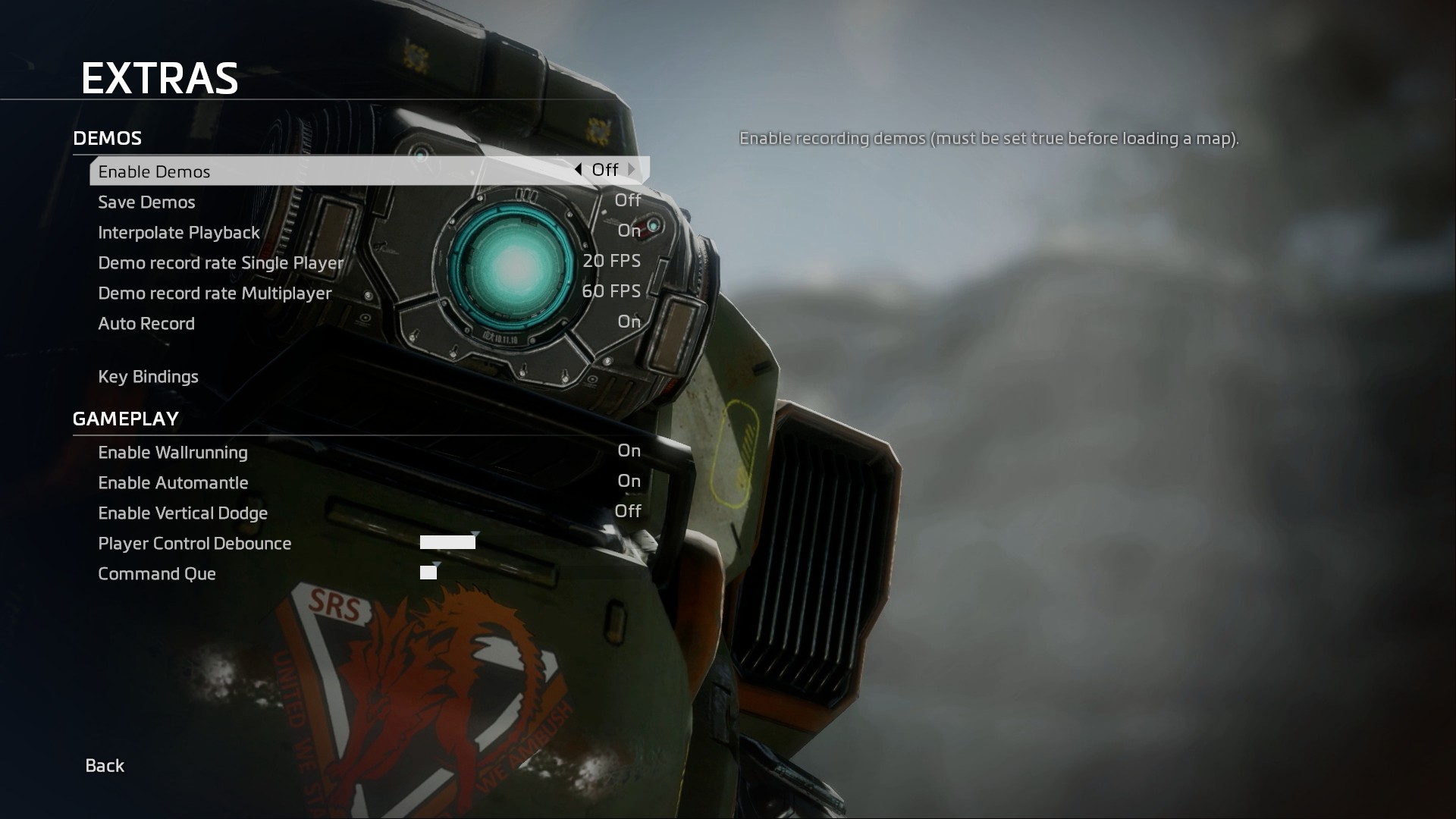Toggle Enable Automantle setting
Viewport: 1456px width, 819px height.
tap(629, 482)
